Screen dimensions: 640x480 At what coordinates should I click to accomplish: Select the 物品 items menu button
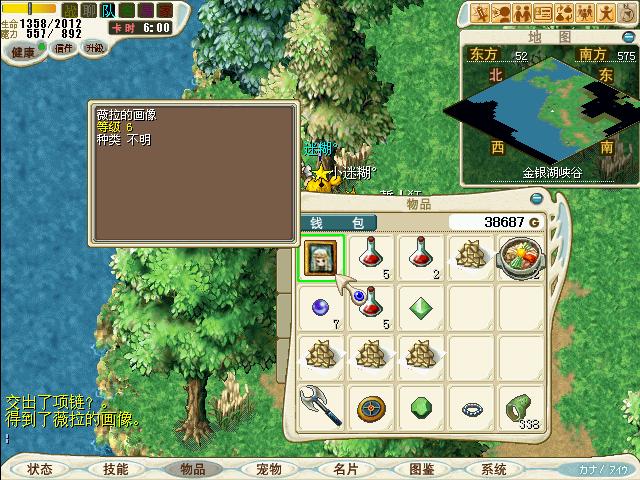click(x=192, y=469)
